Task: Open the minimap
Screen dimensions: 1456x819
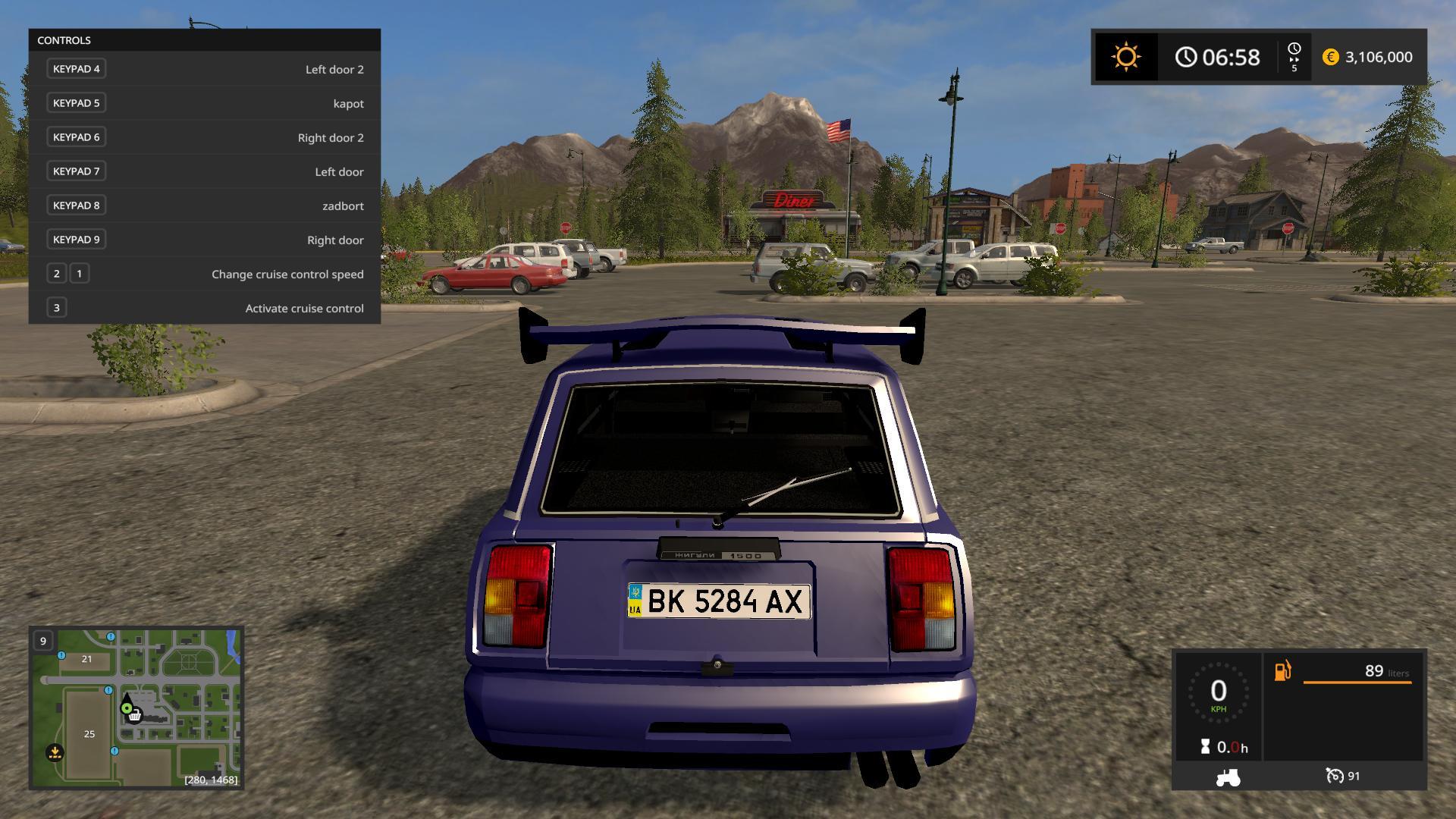Action: pos(136,708)
